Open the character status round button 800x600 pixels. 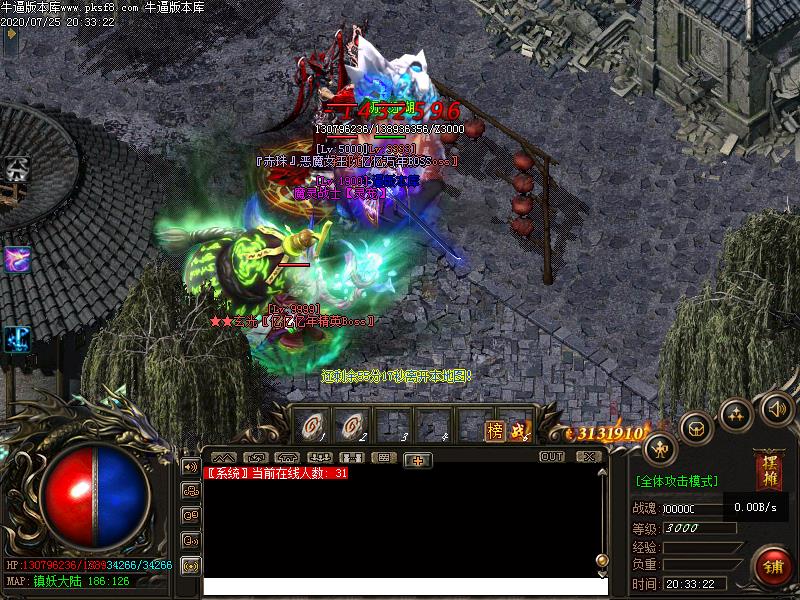click(x=661, y=450)
